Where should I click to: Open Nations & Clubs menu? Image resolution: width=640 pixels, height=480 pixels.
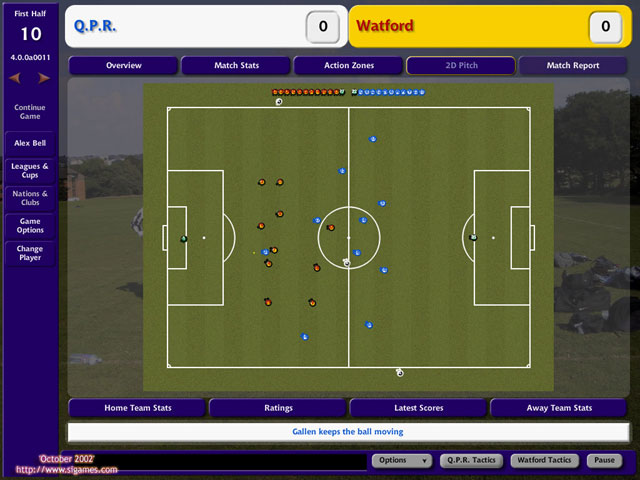30,198
